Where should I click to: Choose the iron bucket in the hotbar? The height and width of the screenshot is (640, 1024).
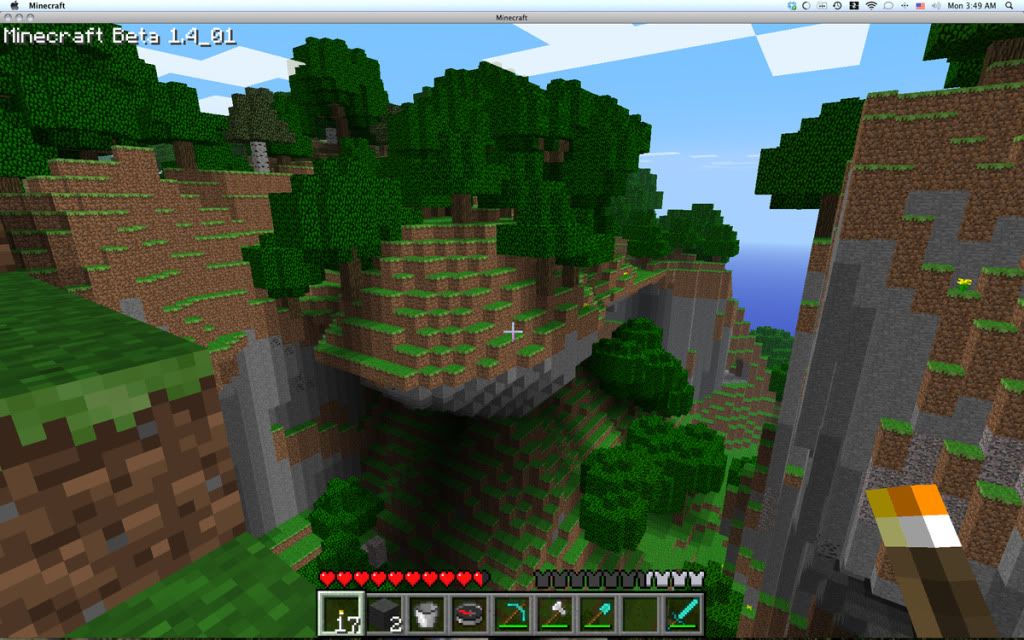click(424, 612)
